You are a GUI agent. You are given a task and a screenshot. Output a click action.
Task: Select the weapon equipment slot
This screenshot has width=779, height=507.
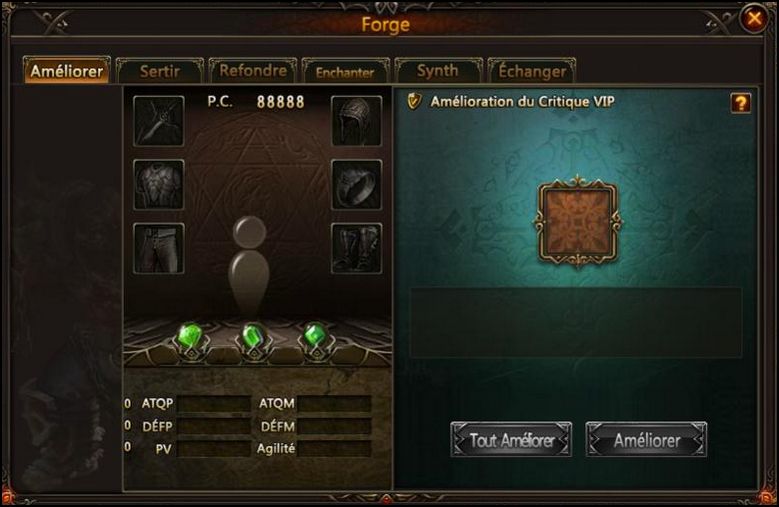(x=159, y=121)
